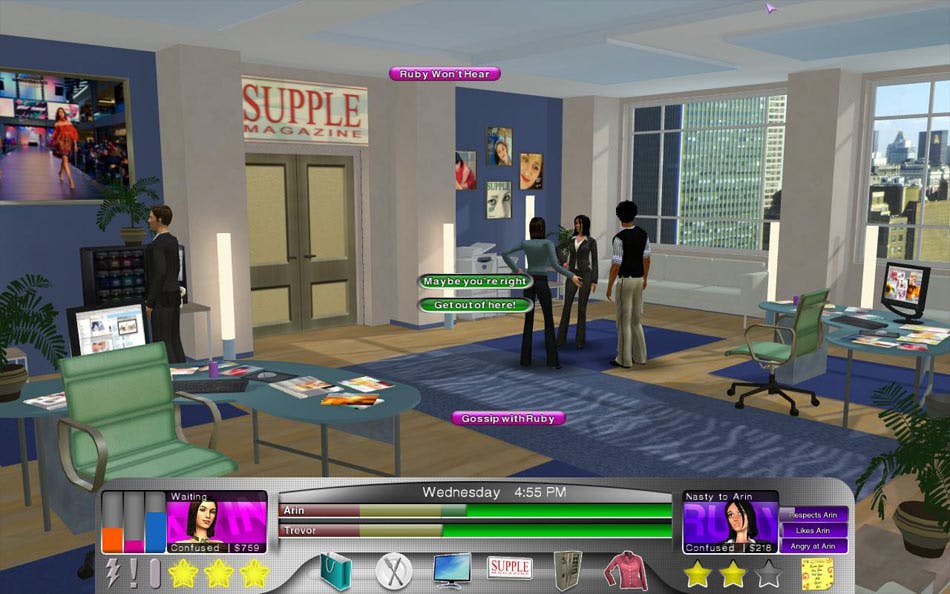
Task: Select the "Respects Arin" status entry
Action: tap(814, 515)
